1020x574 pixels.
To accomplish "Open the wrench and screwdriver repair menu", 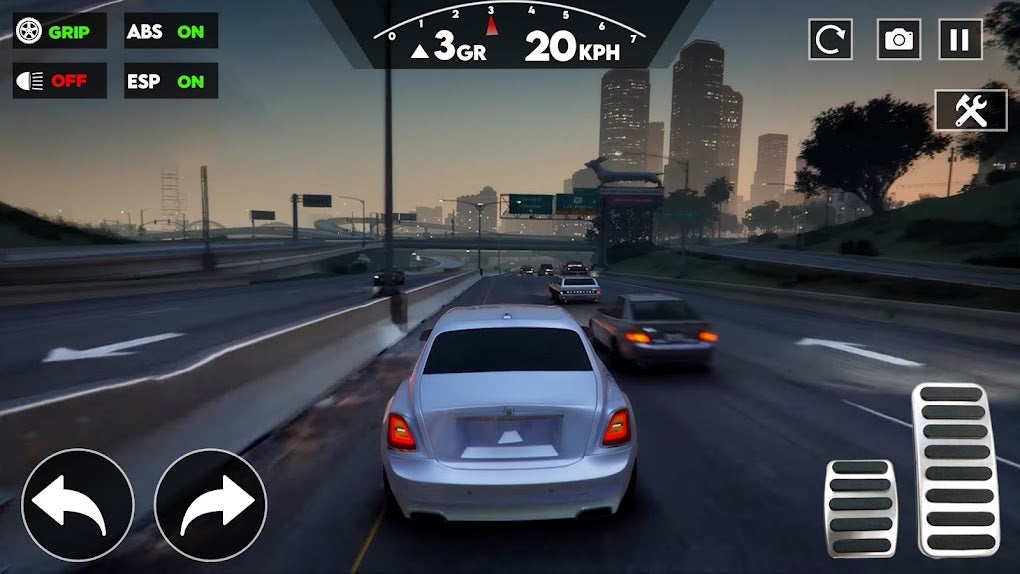I will click(x=971, y=110).
